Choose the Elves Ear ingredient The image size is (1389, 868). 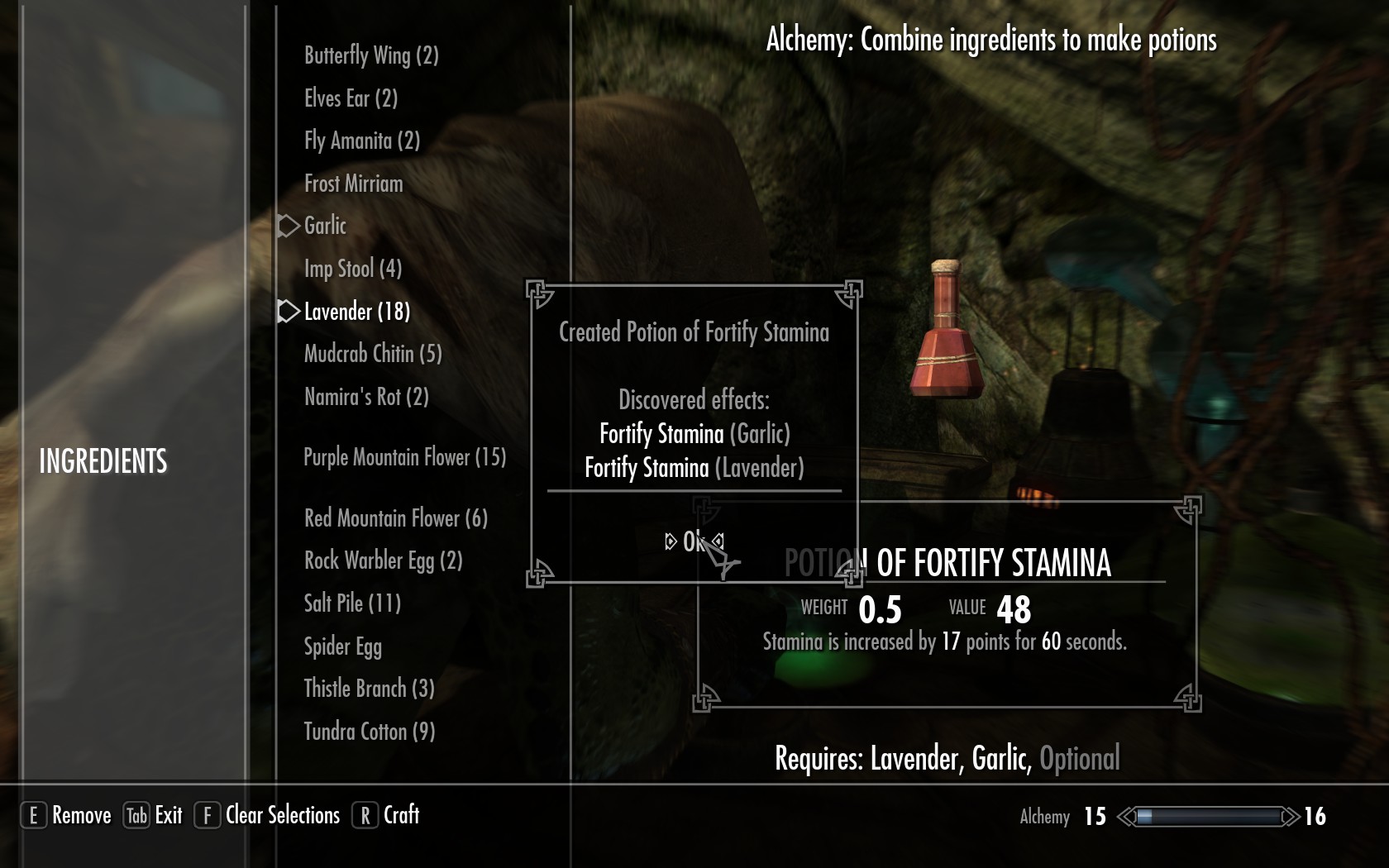click(351, 98)
